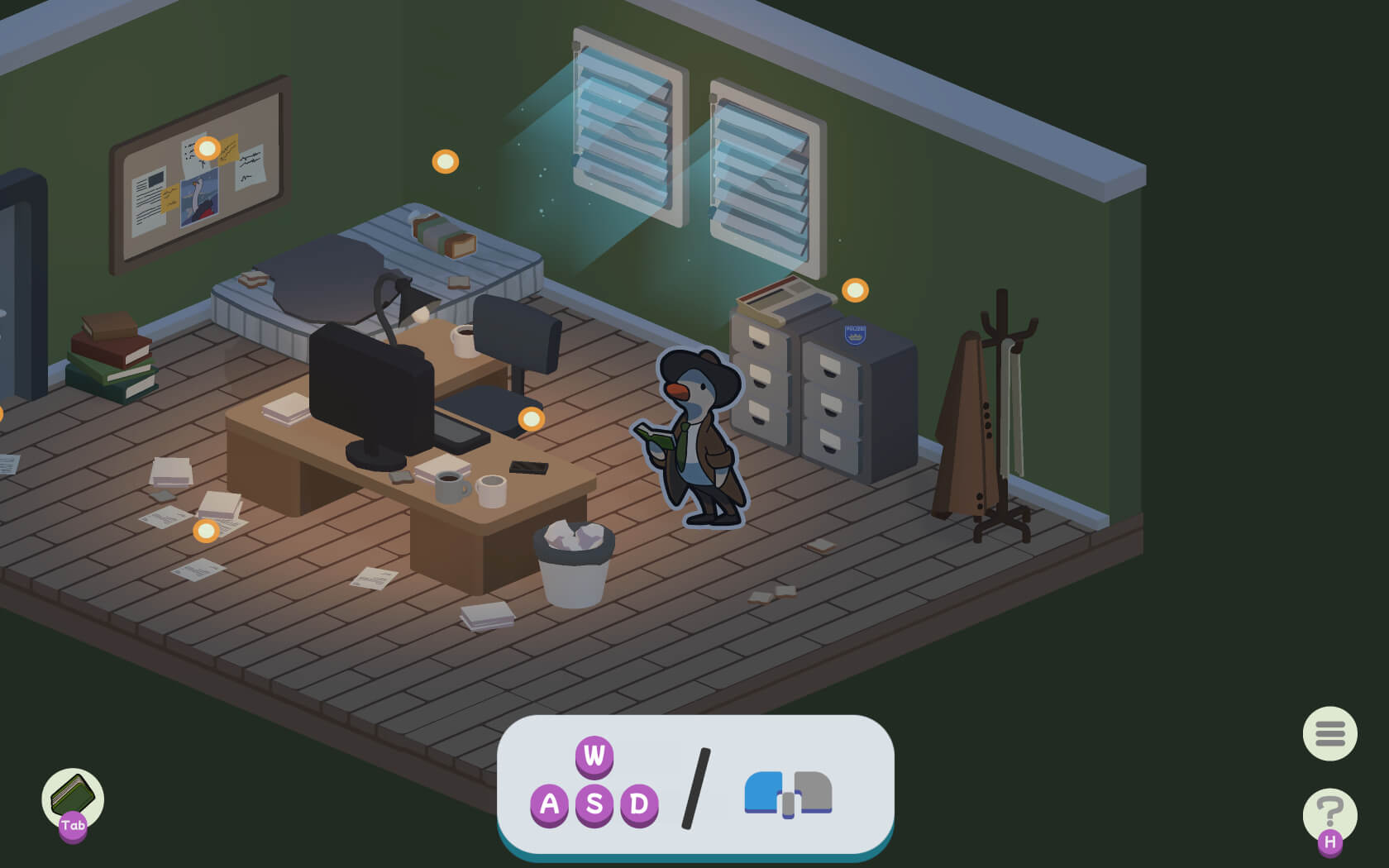Viewport: 1389px width, 868px height.
Task: Open the hamburger menu
Action: (1329, 733)
